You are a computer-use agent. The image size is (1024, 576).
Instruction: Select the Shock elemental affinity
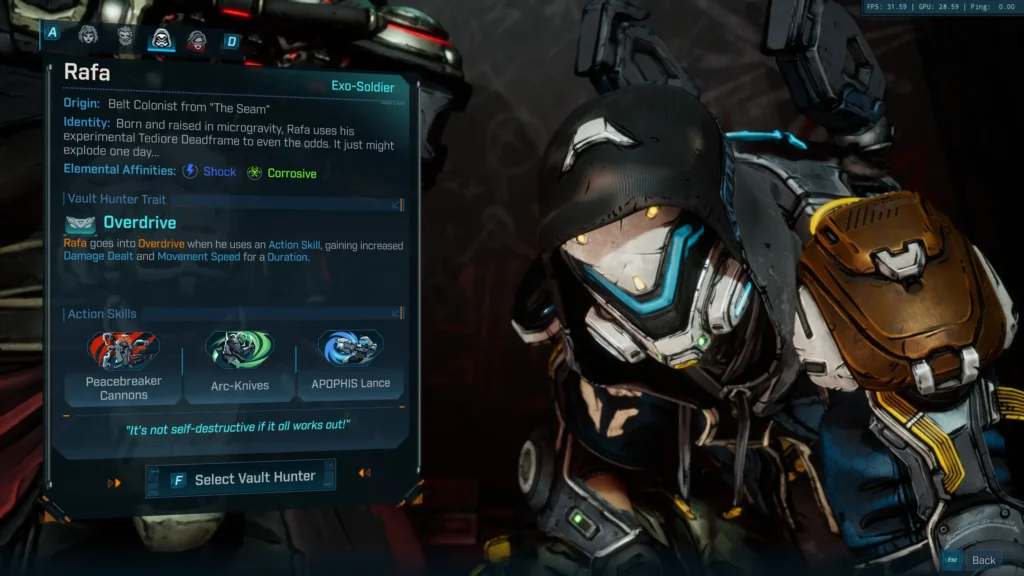click(x=210, y=172)
